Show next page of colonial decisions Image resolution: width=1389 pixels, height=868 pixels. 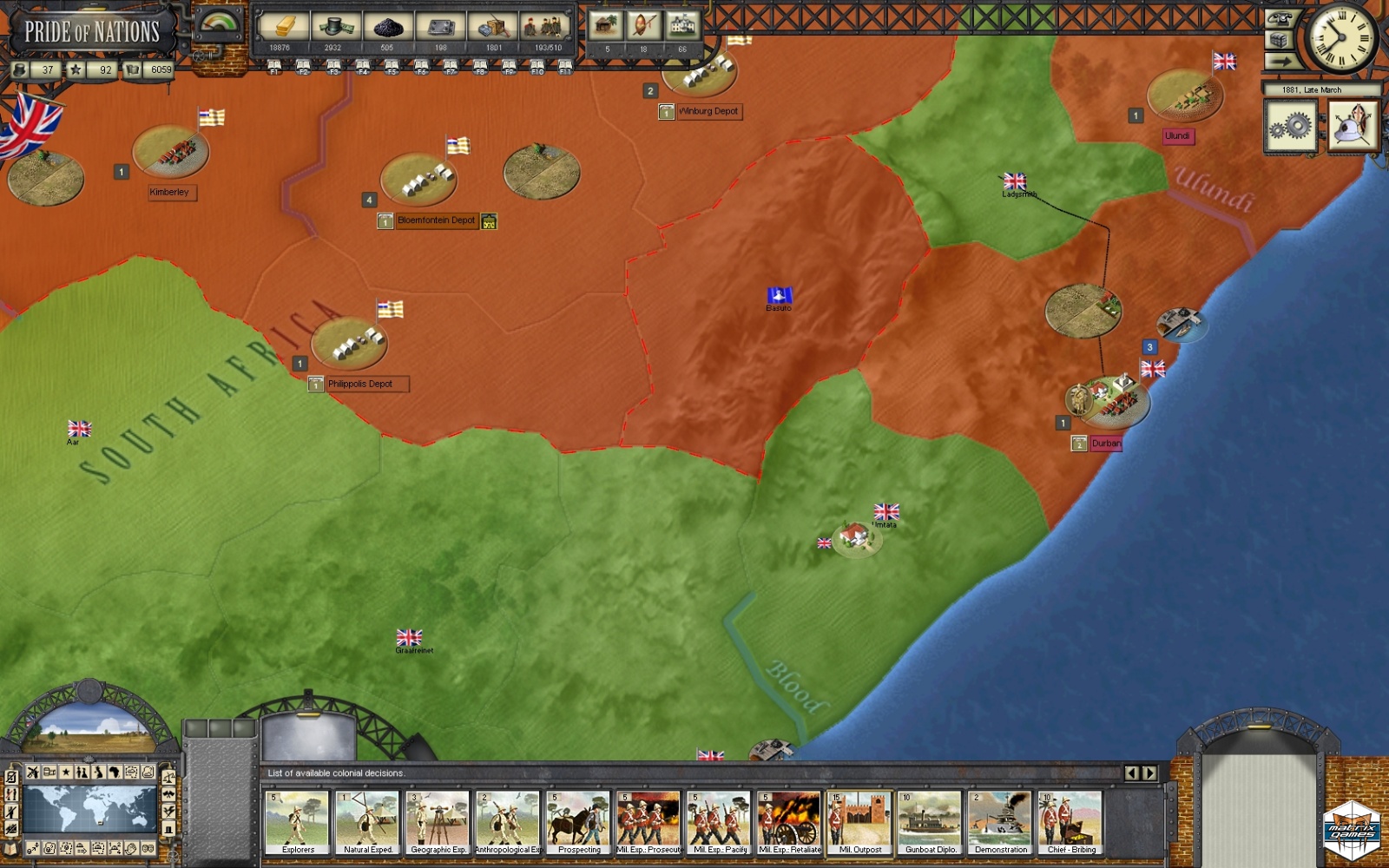[x=1149, y=773]
